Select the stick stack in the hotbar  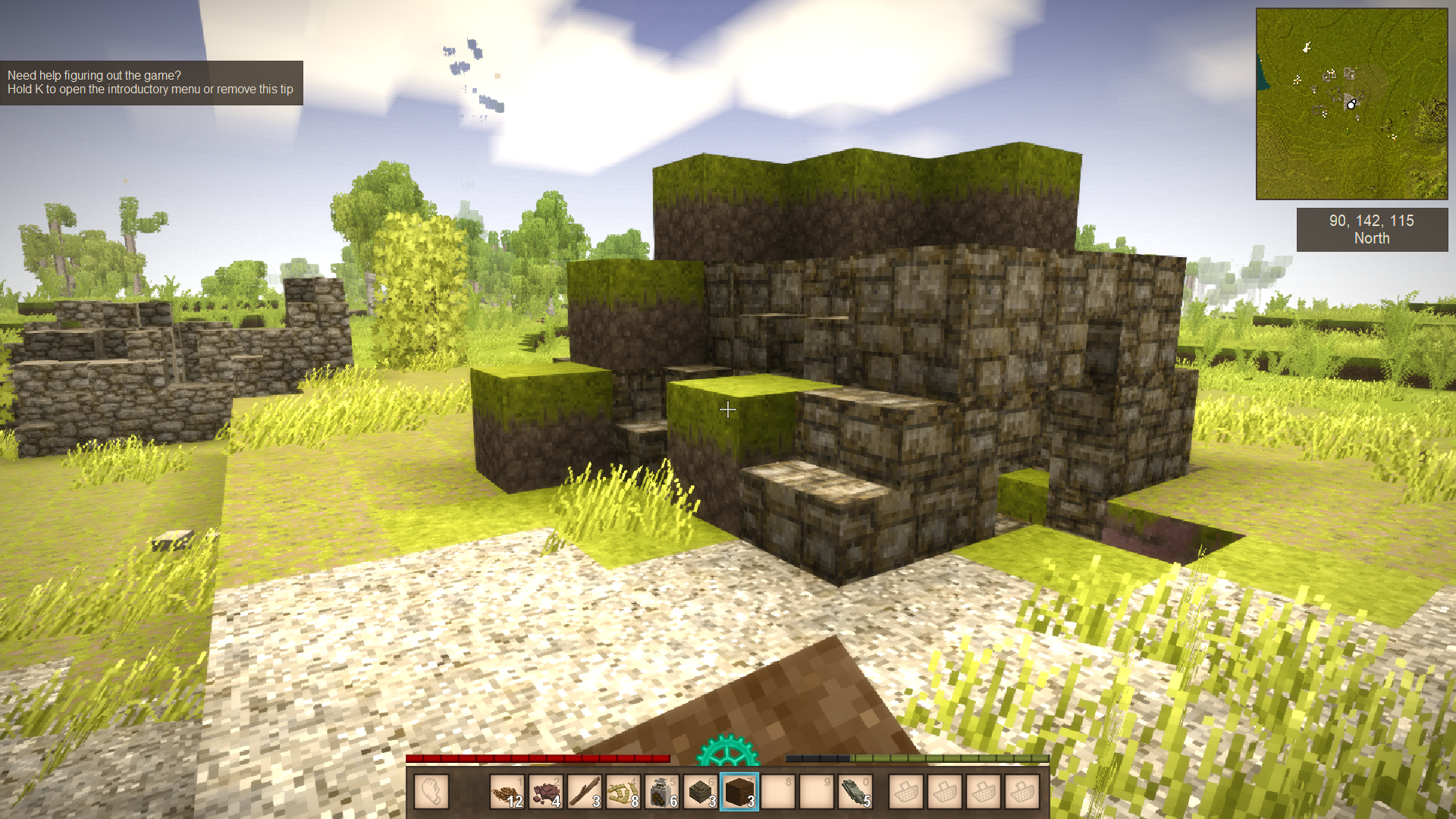(585, 792)
